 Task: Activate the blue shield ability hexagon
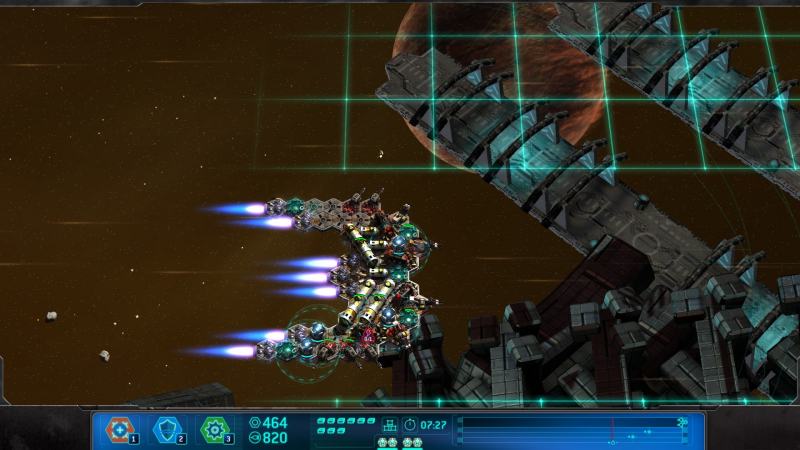166,430
